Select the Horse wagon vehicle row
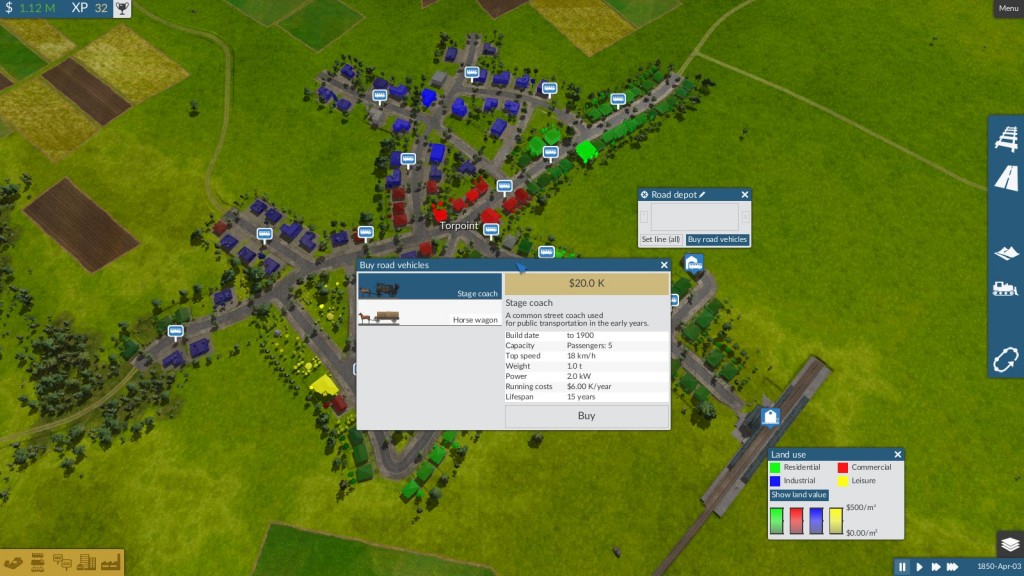 (430, 317)
